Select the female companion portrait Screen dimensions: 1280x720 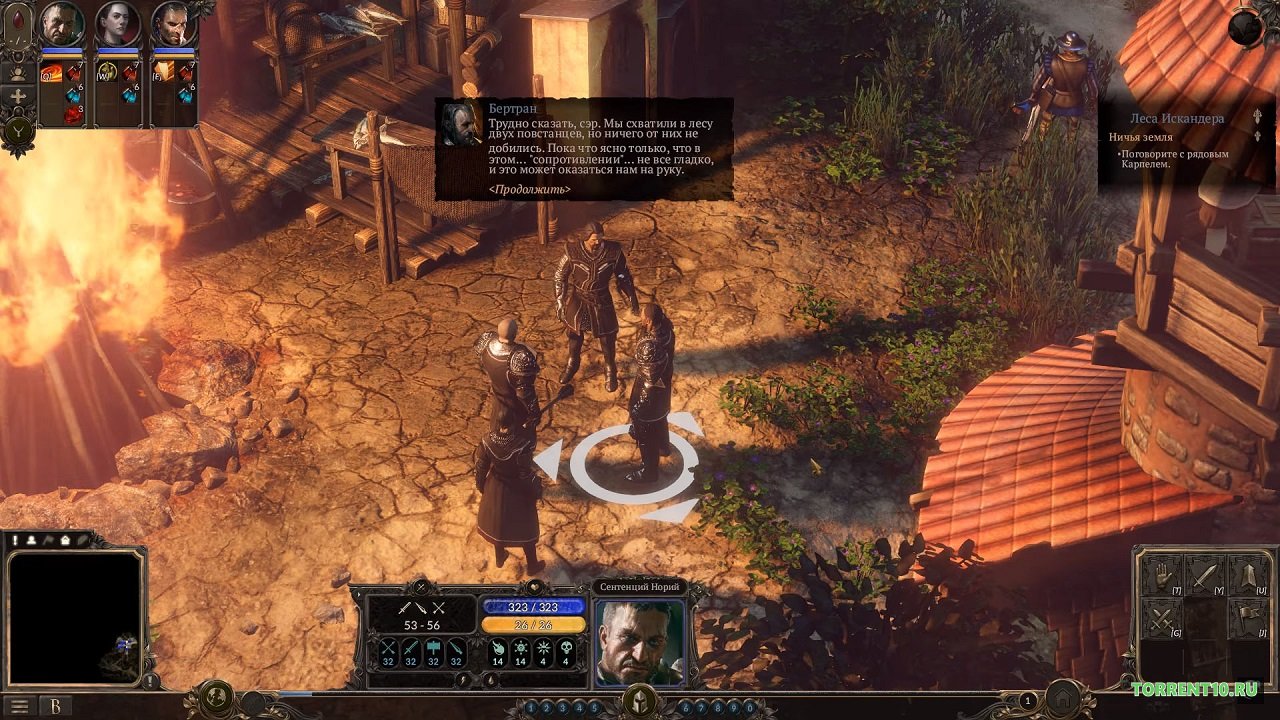click(x=117, y=25)
